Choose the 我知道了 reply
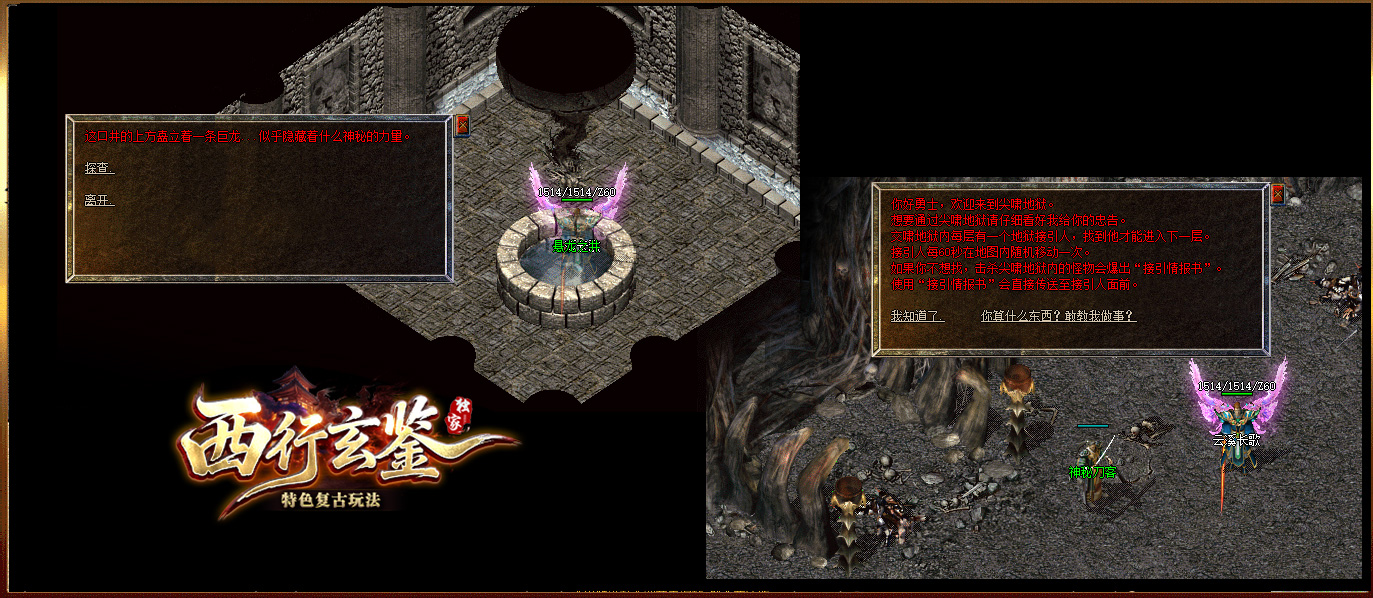This screenshot has height=598, width=1373. pos(917,316)
